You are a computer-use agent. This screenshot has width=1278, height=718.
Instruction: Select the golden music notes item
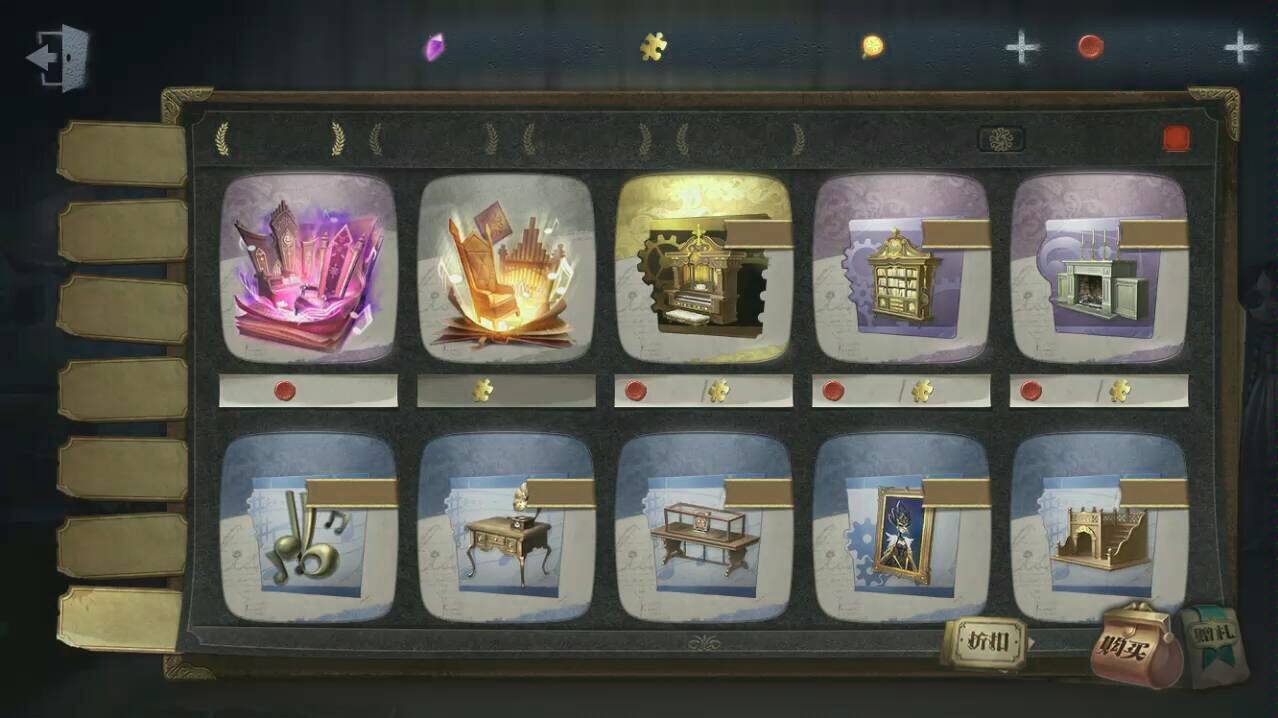point(308,528)
